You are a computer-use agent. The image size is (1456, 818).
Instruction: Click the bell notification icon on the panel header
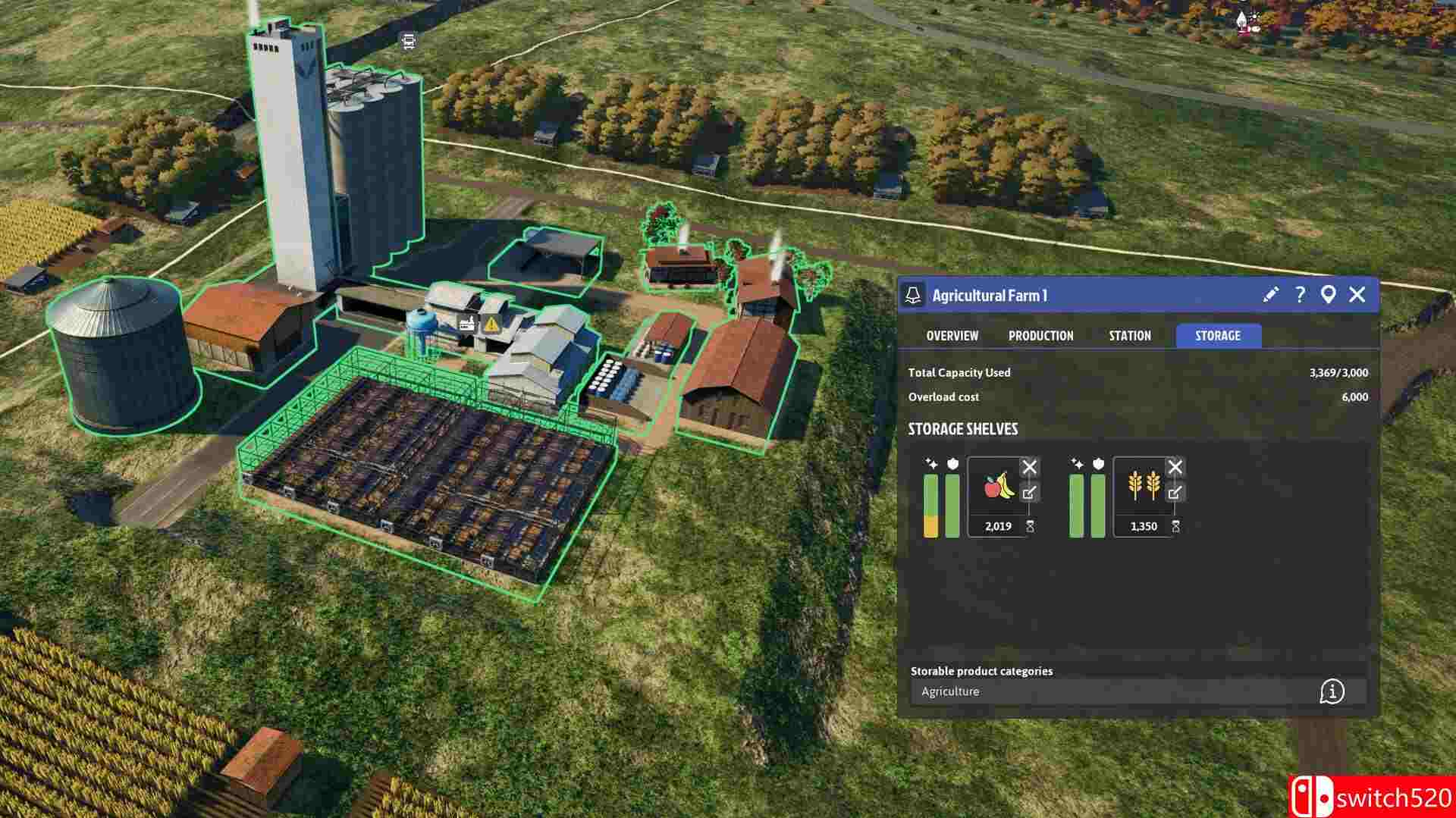(915, 296)
